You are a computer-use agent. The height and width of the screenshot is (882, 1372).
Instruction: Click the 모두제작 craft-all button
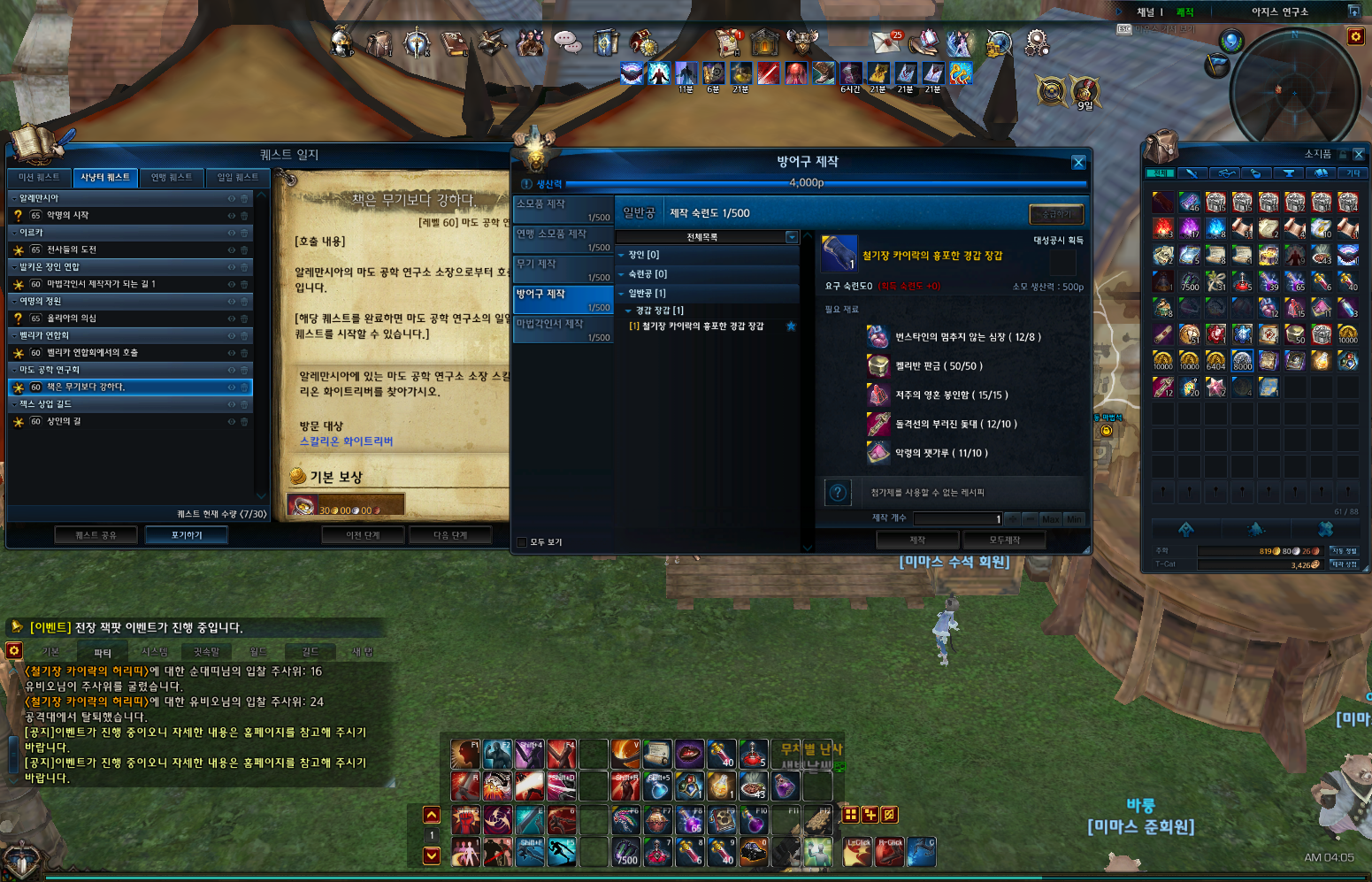click(1004, 540)
